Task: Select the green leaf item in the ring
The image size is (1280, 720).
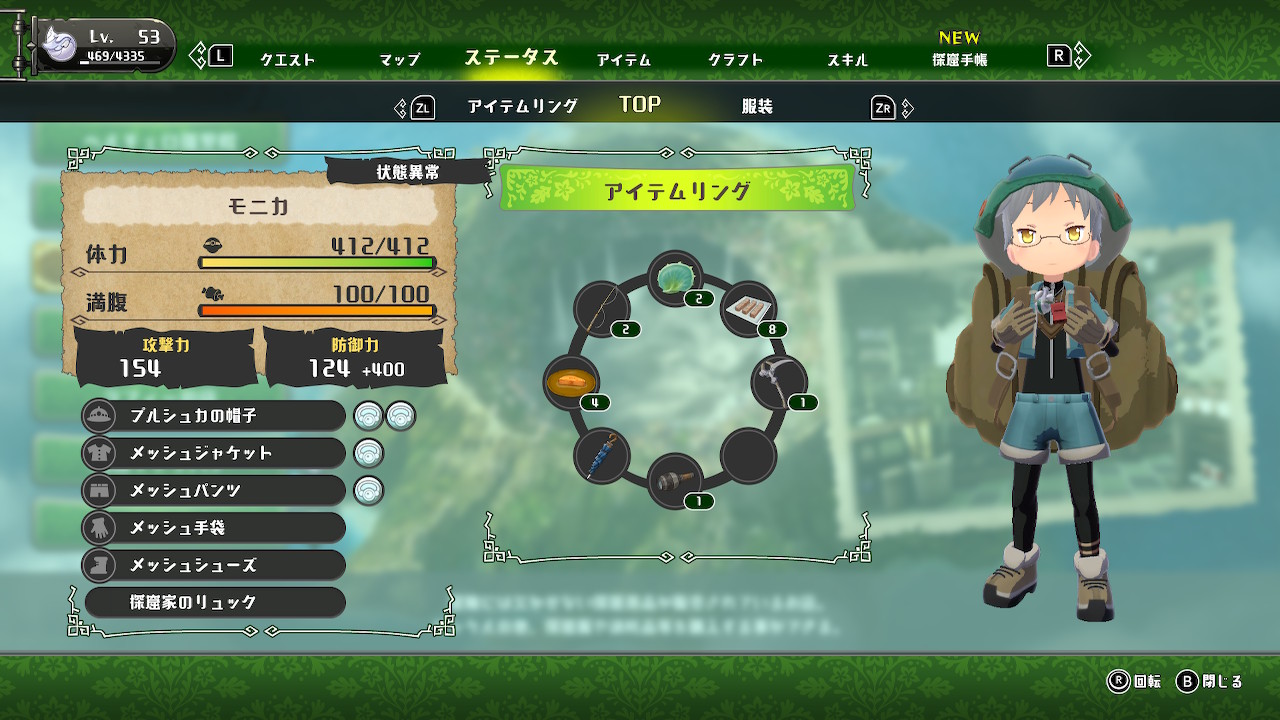Action: (675, 278)
